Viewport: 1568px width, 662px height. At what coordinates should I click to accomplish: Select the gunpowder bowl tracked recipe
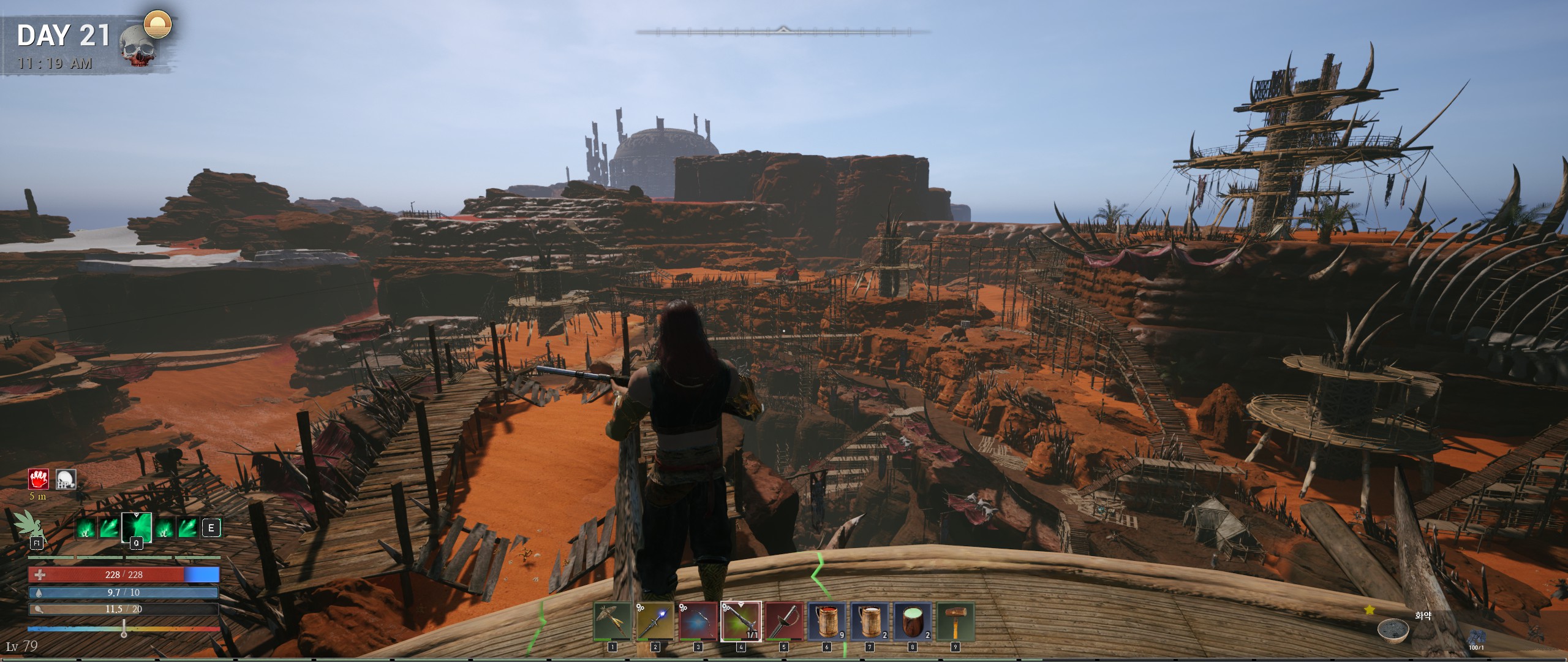coord(1393,630)
